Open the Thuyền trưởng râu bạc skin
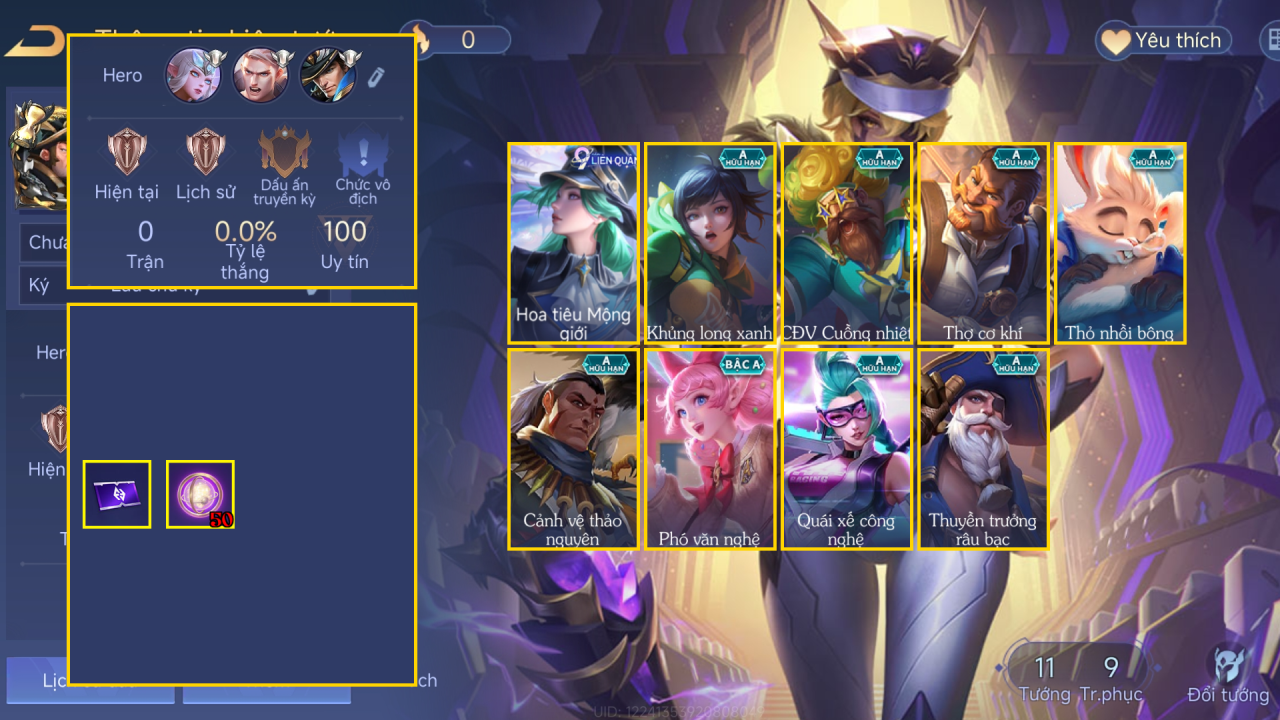Viewport: 1280px width, 720px height. coord(983,449)
